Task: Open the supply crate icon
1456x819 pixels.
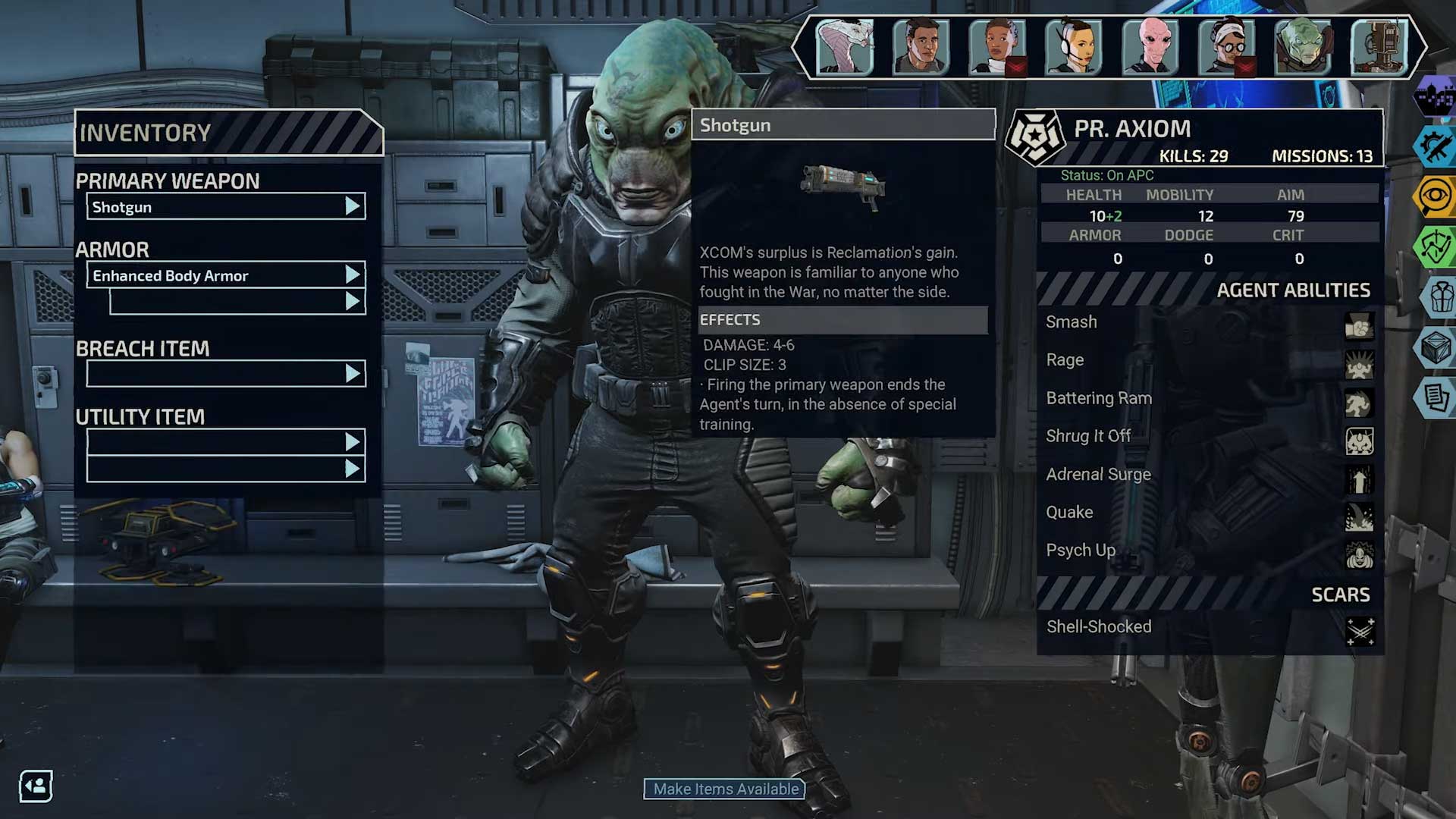Action: tap(1436, 347)
